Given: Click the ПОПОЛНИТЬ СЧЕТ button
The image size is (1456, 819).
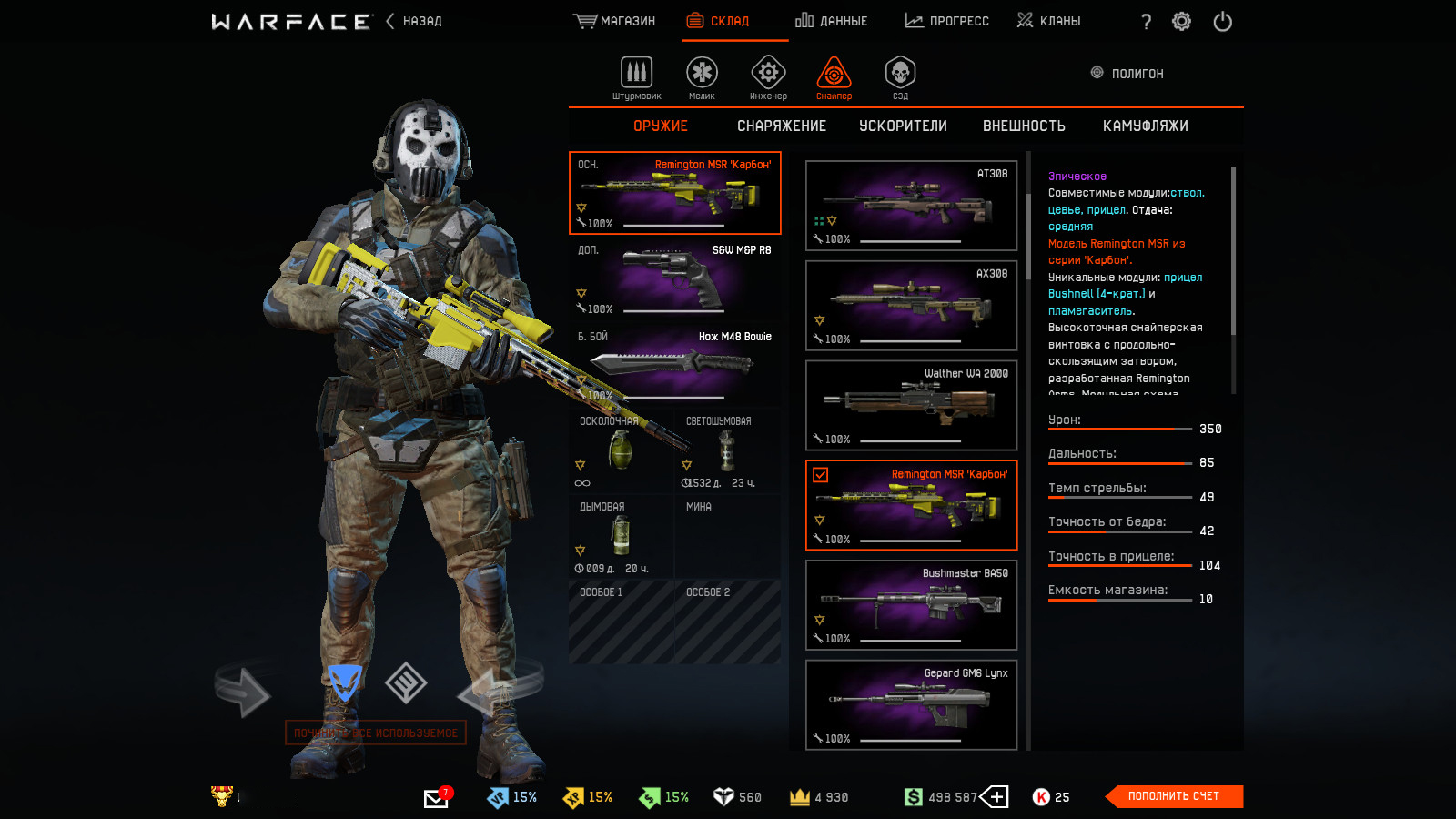Looking at the screenshot, I should pos(1174,796).
